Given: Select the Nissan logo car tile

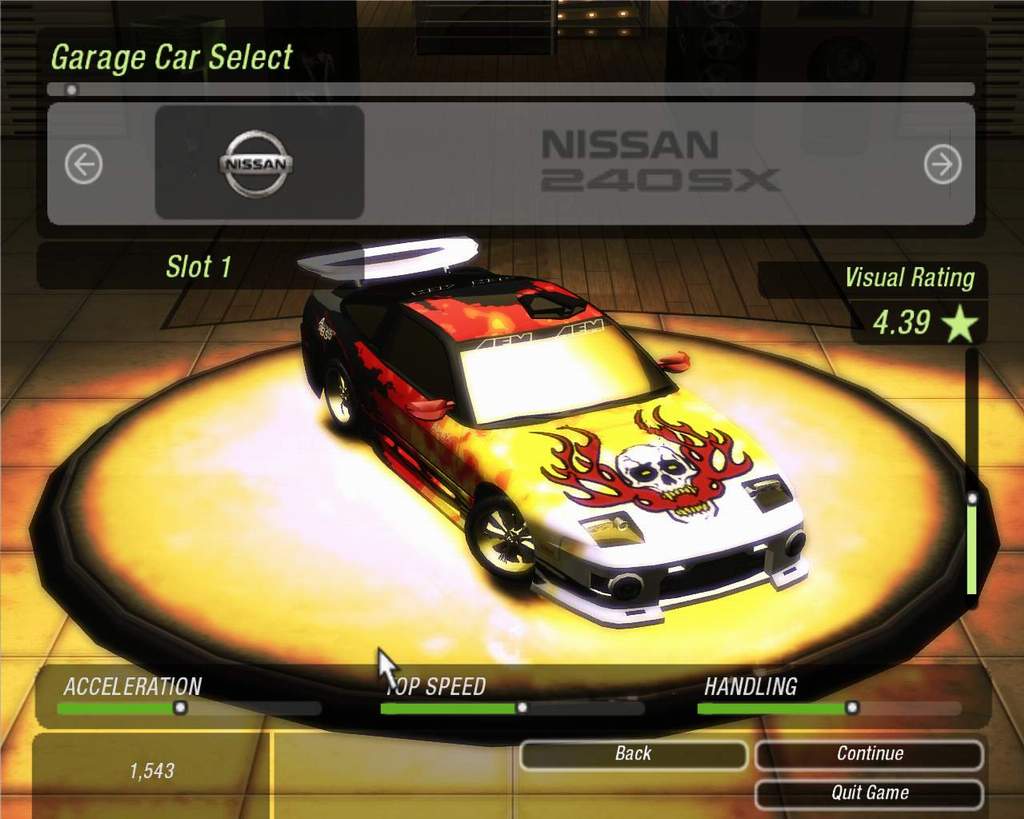Looking at the screenshot, I should click(x=259, y=163).
